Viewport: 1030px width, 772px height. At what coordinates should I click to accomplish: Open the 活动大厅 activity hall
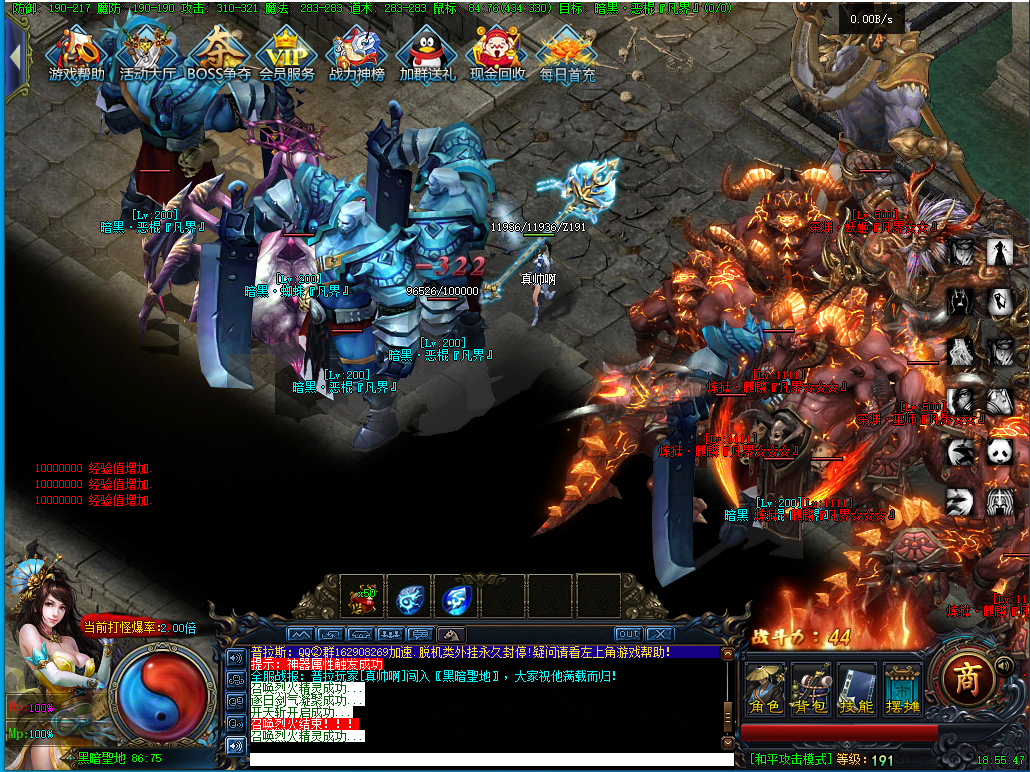pos(147,54)
